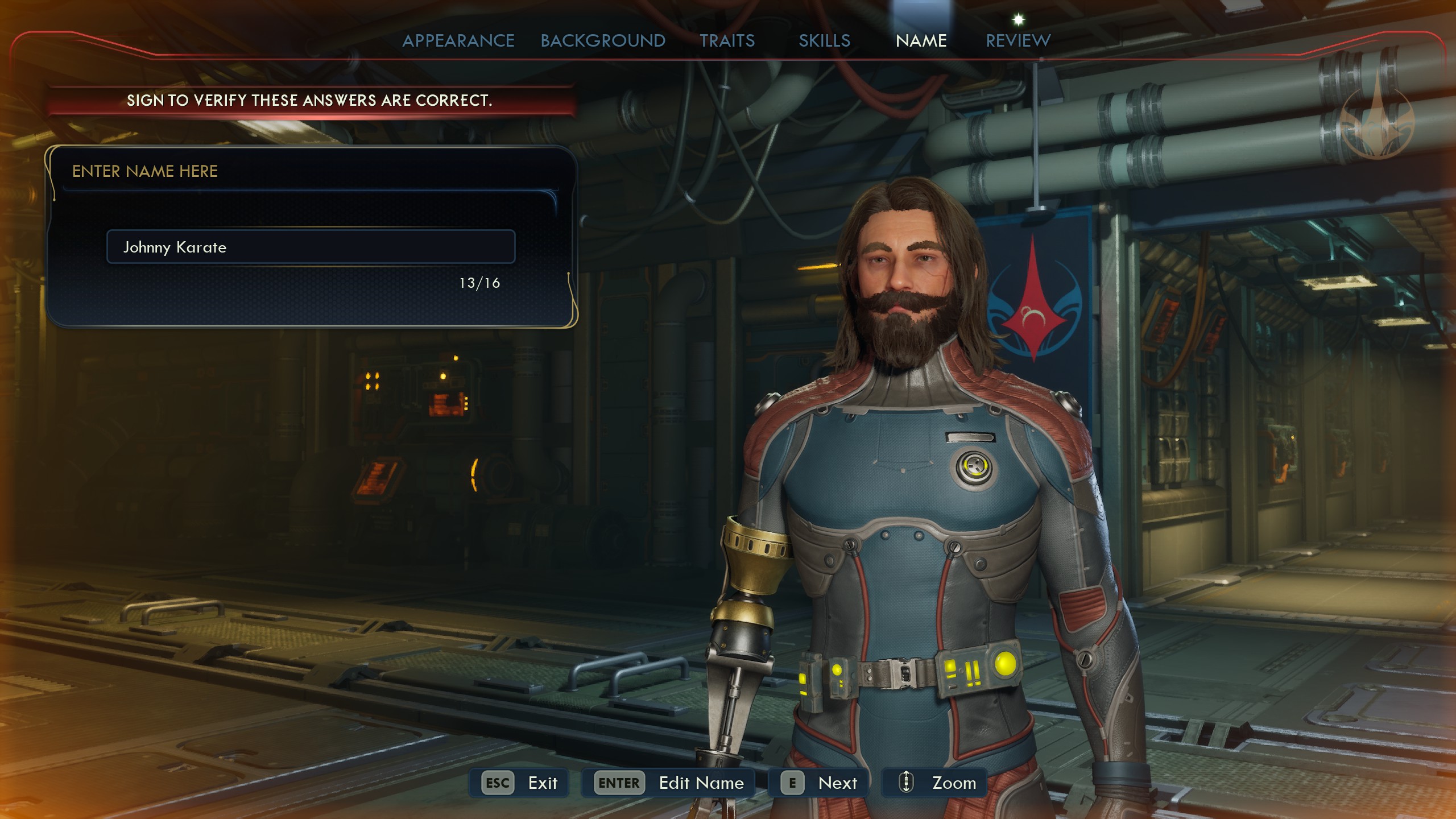Click the Edit Name button
This screenshot has height=819, width=1456.
[x=701, y=783]
